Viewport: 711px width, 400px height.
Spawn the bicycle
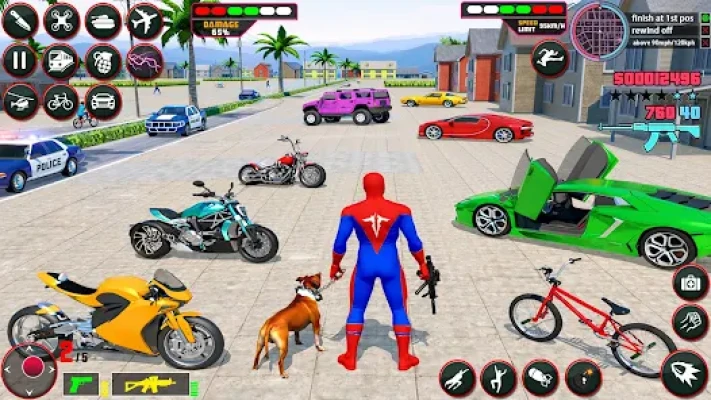(x=61, y=101)
